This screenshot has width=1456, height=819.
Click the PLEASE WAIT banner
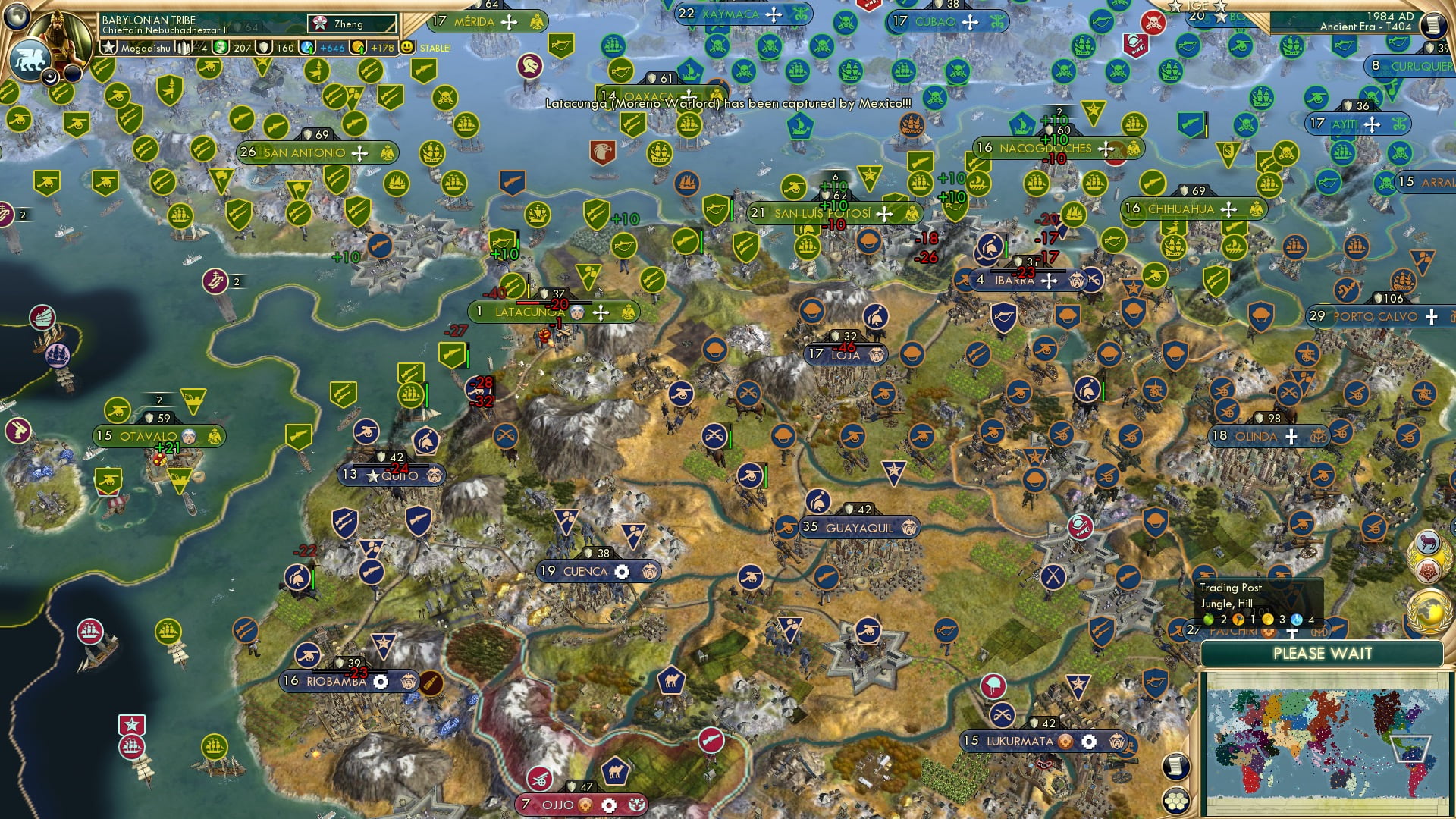[1323, 653]
